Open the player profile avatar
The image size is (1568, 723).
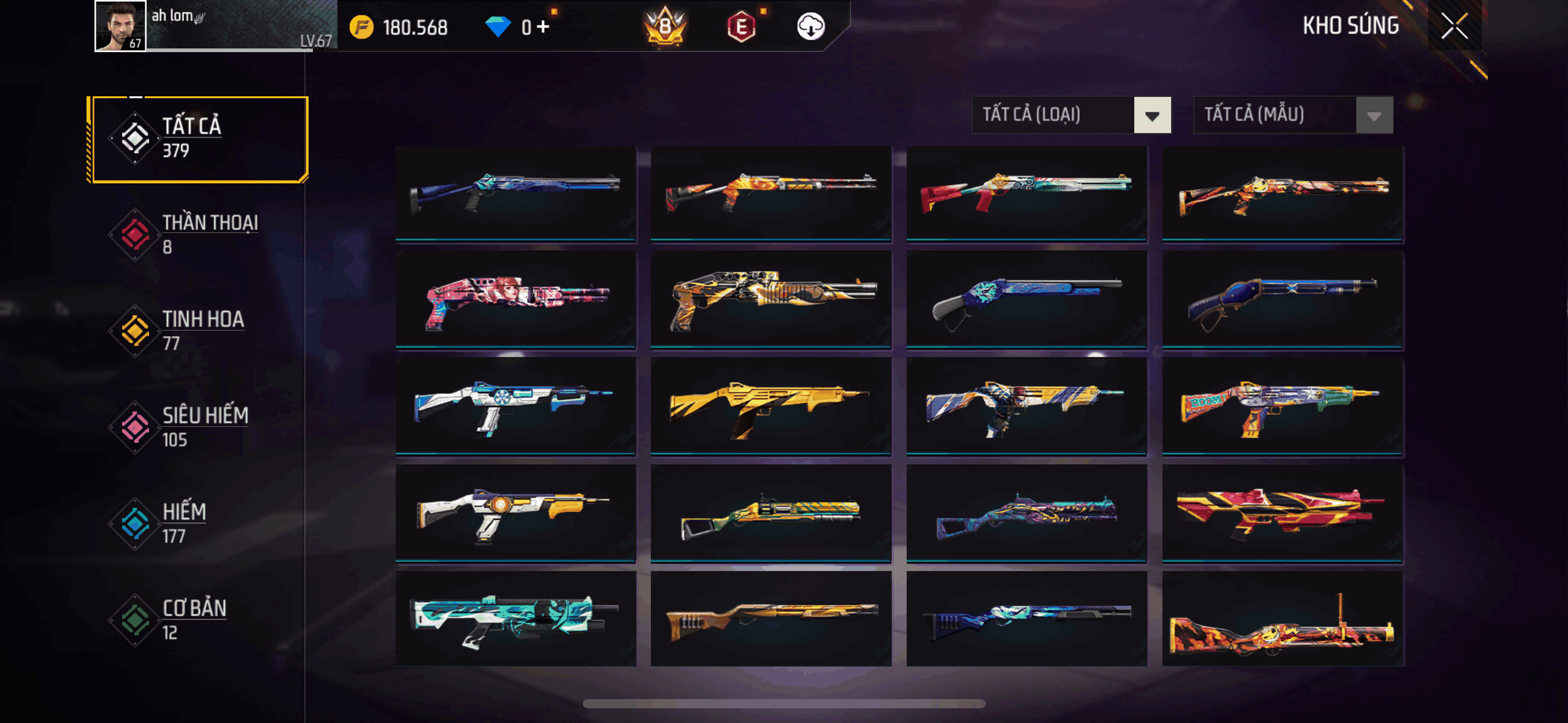[120, 26]
